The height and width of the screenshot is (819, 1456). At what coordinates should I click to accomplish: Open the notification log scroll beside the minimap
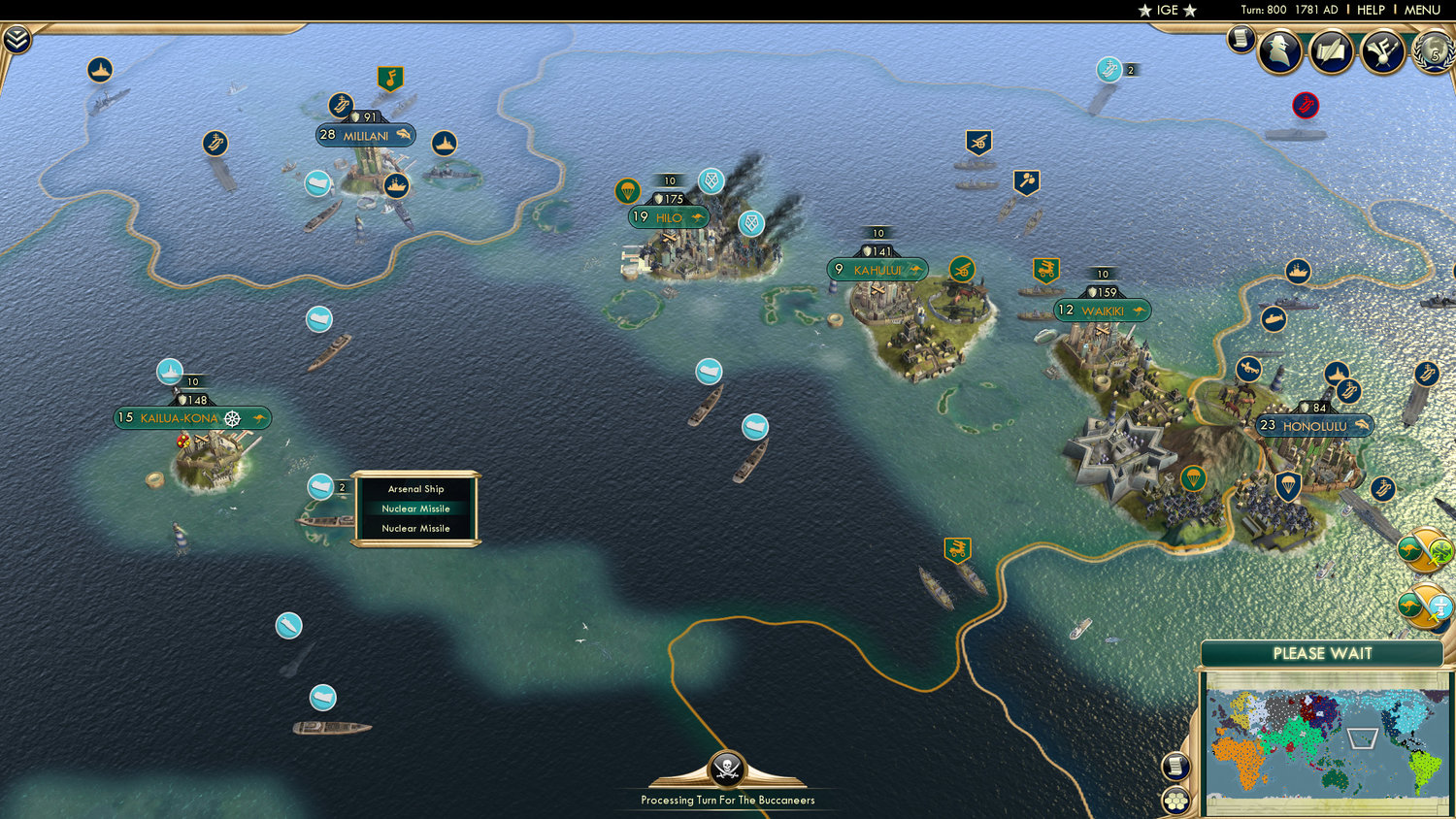pos(1176,765)
